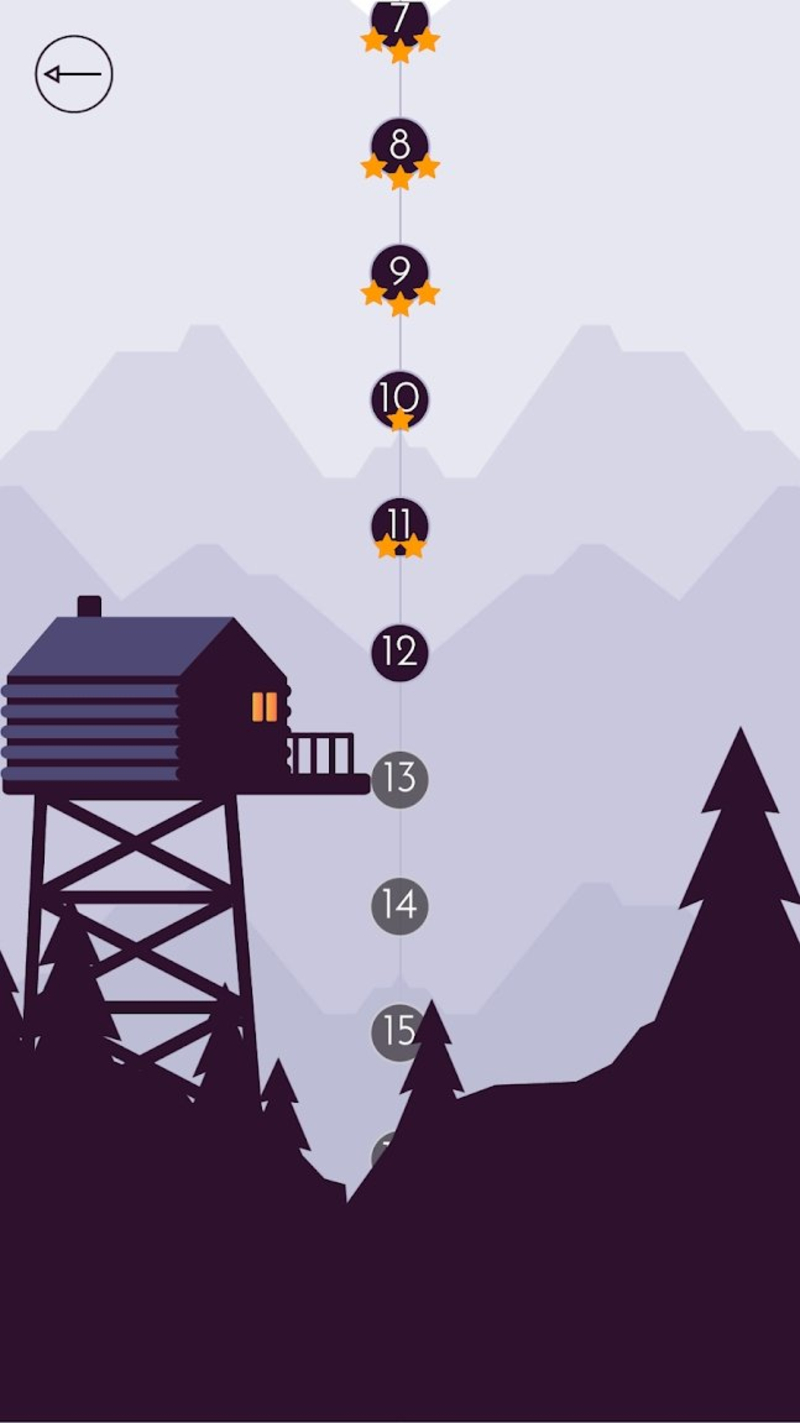
Task: Choose the locked level 15 node
Action: [x=398, y=1032]
